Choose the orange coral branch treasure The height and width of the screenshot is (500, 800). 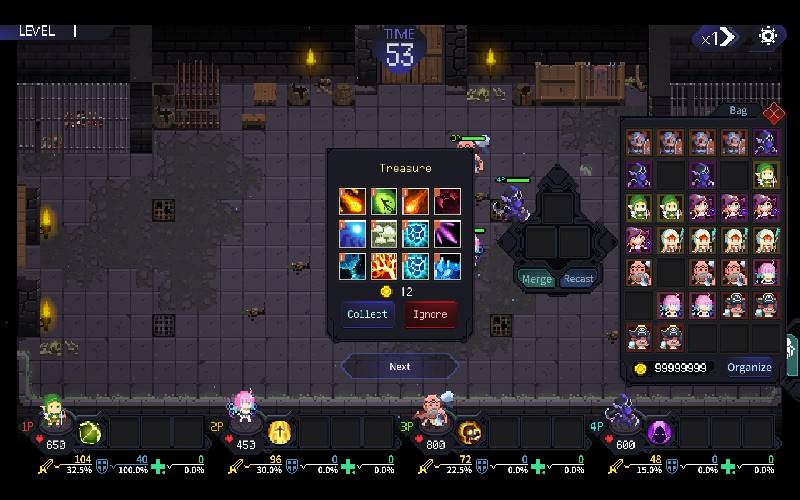(384, 266)
